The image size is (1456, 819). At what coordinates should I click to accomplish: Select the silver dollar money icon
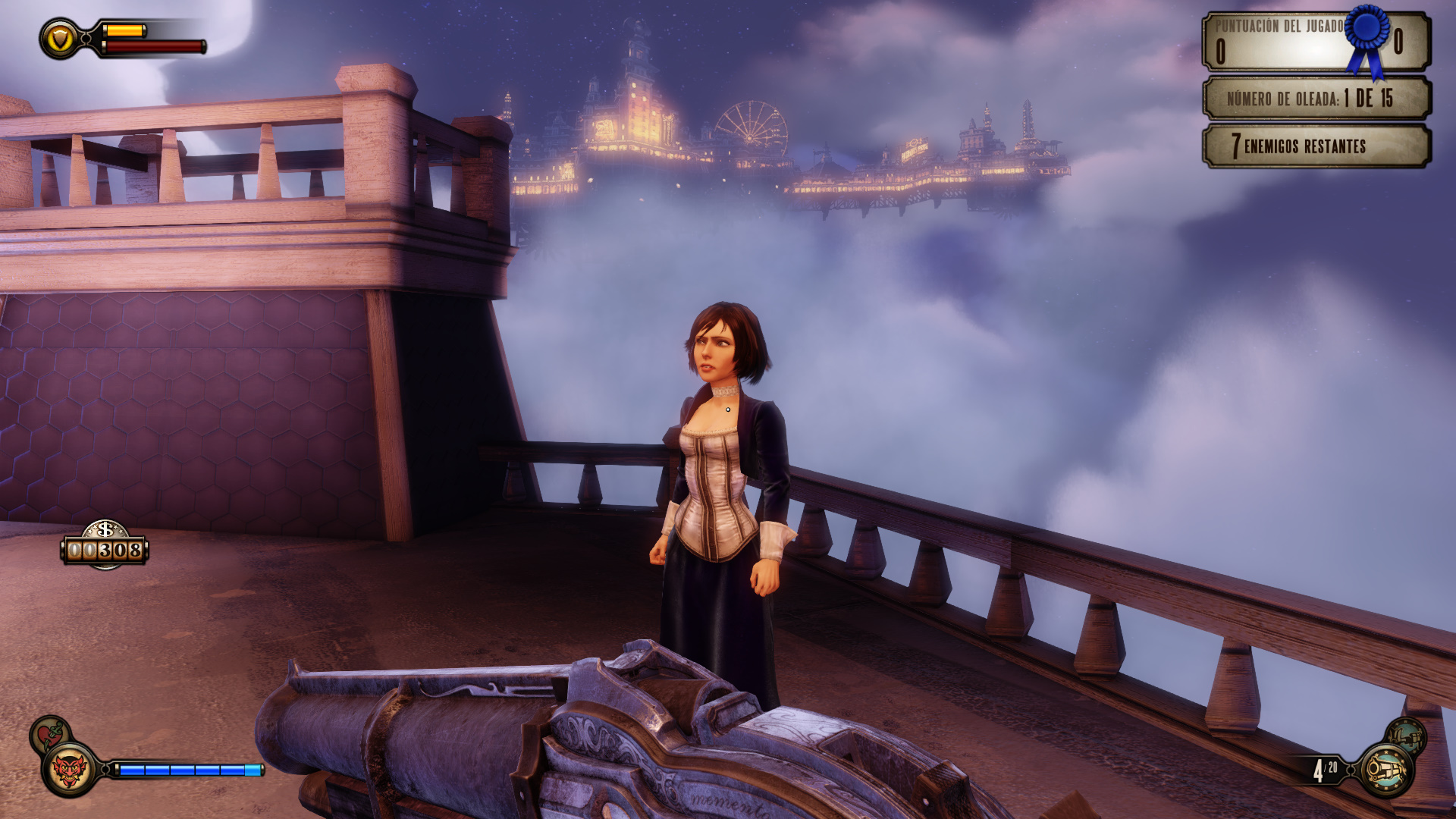point(105,530)
